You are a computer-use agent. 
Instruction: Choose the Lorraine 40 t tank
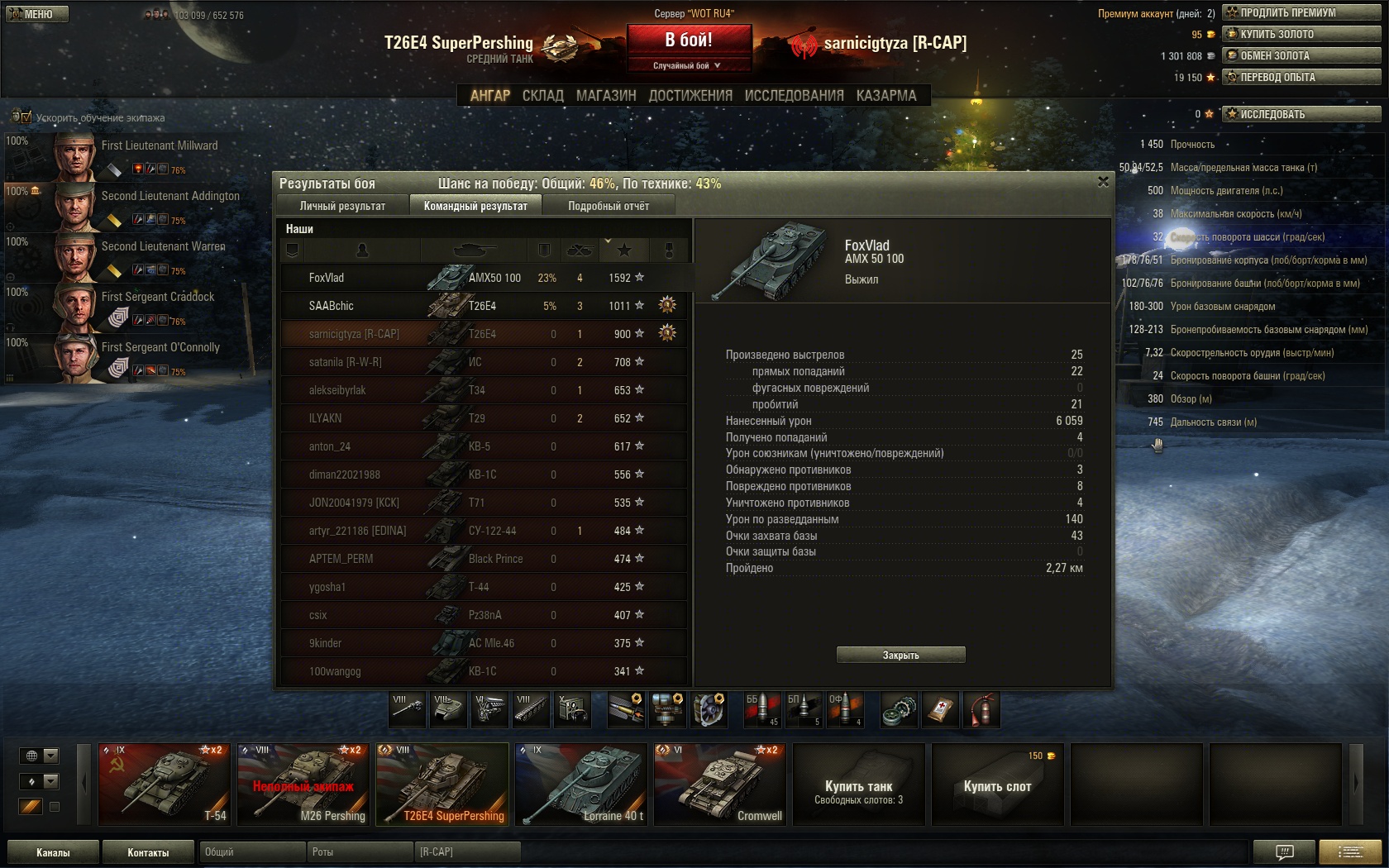coord(580,784)
